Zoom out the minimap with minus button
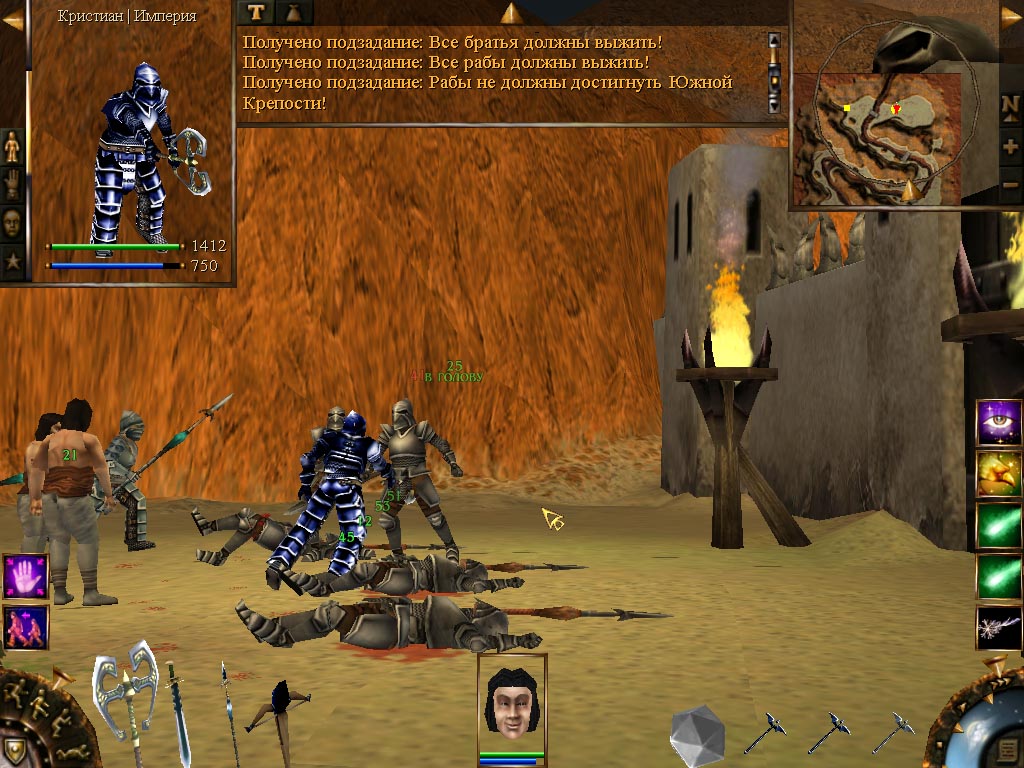 point(1010,186)
